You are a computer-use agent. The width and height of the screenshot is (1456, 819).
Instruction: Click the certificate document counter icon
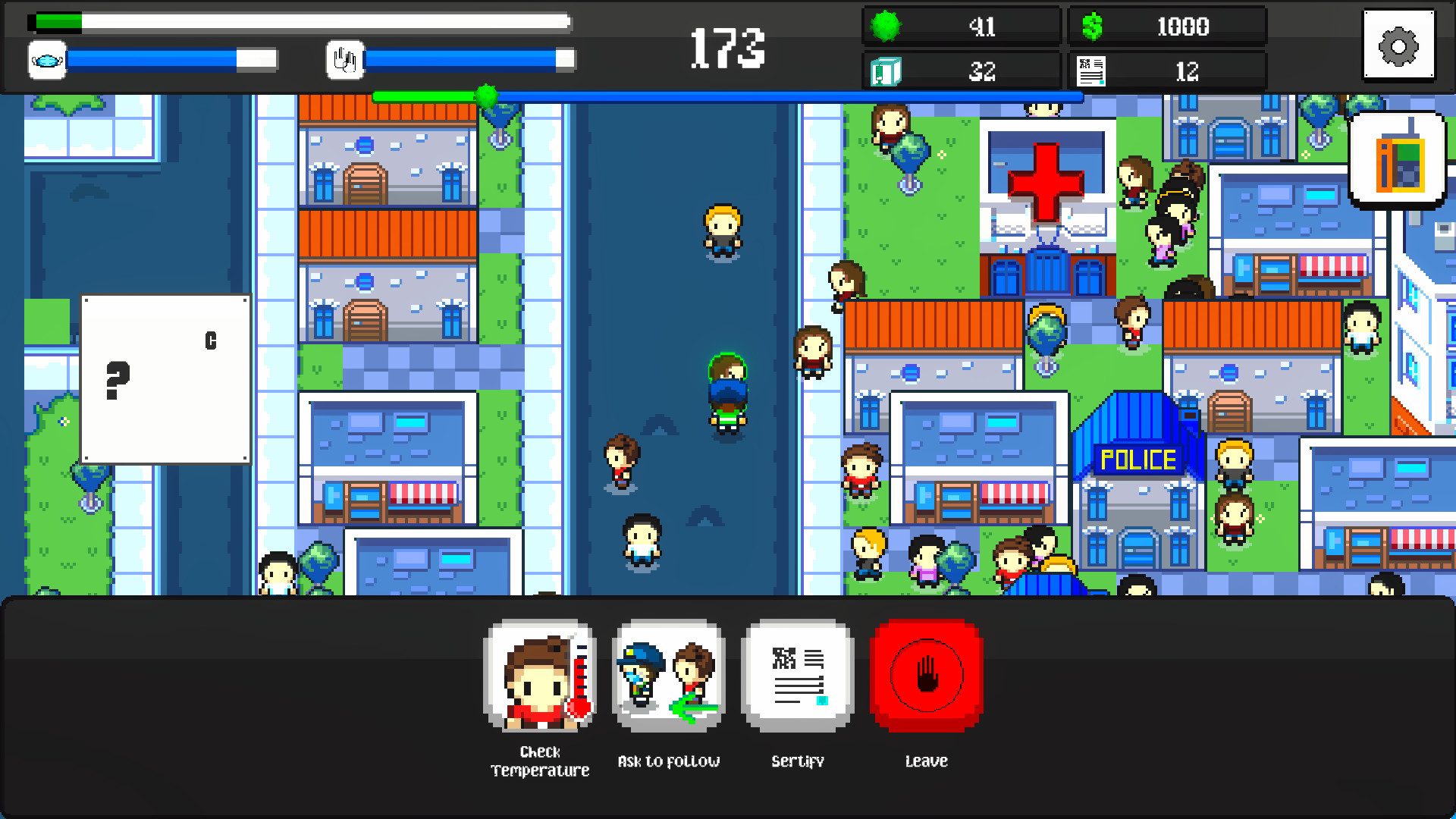click(1092, 71)
